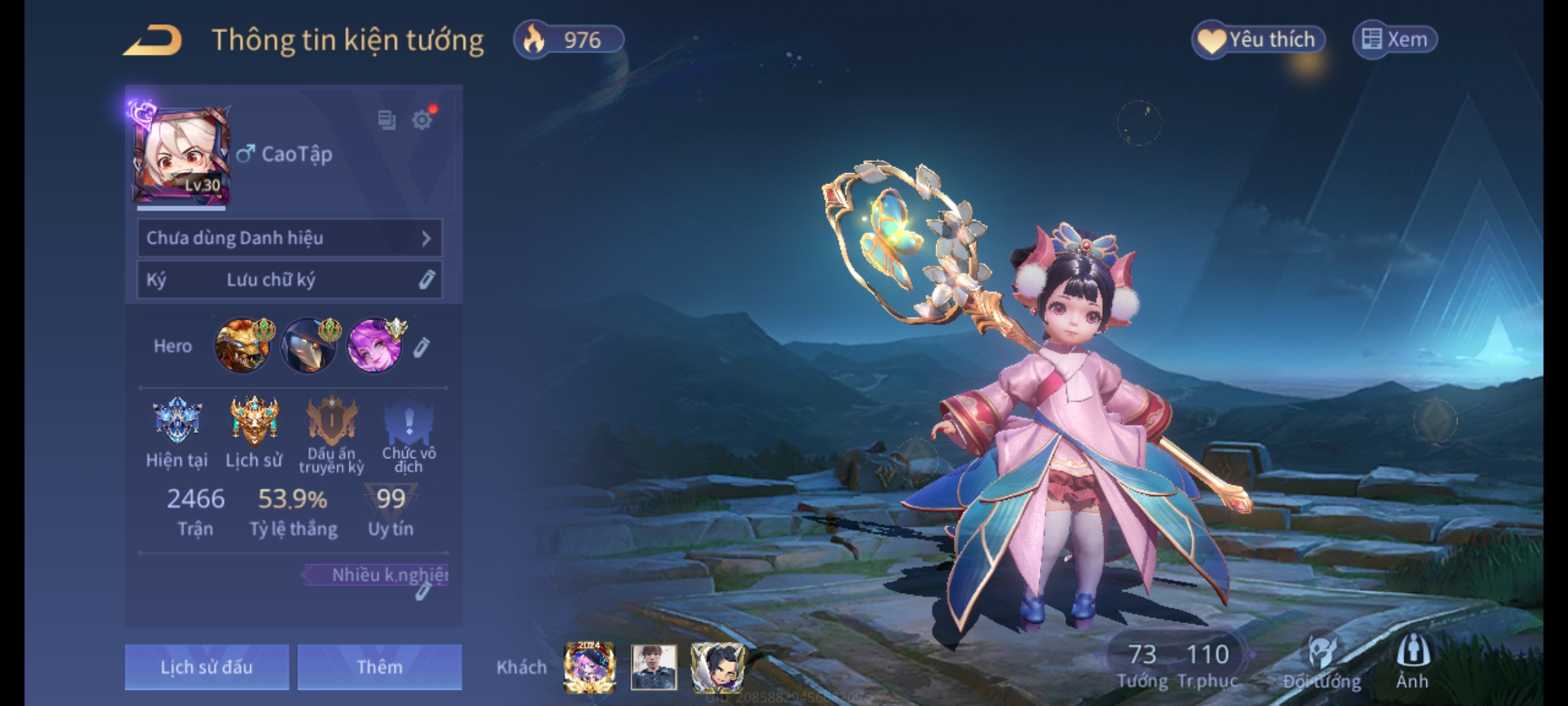Open the gear settings icon

point(422,120)
